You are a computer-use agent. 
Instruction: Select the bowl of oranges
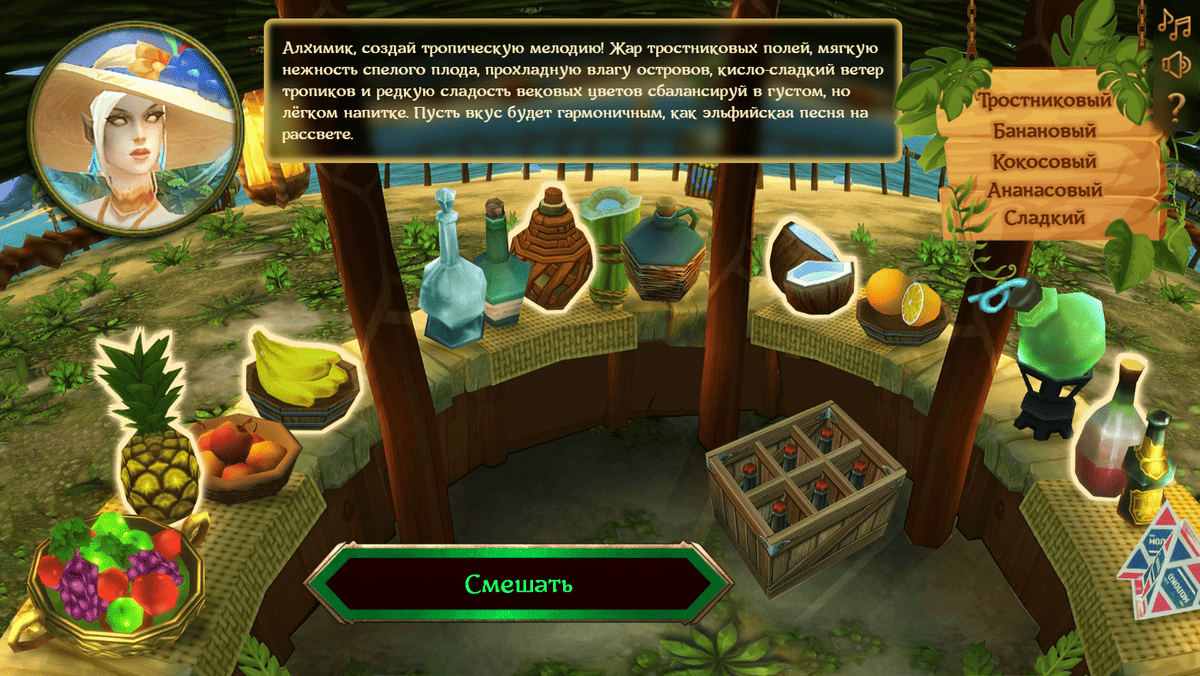pyautogui.click(x=902, y=299)
